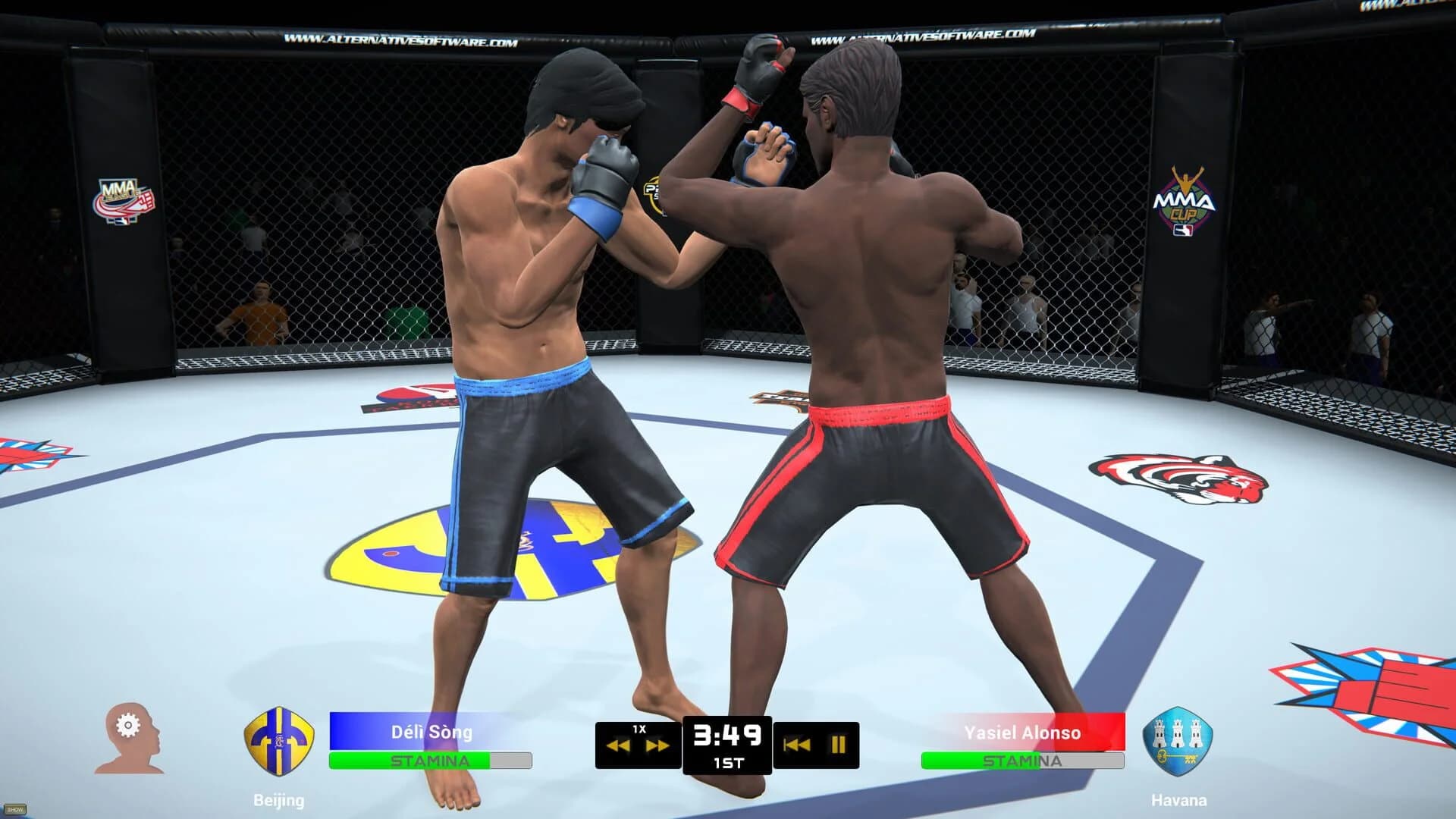Image resolution: width=1456 pixels, height=819 pixels.
Task: Click the restart-round skip-back icon
Action: (x=796, y=744)
